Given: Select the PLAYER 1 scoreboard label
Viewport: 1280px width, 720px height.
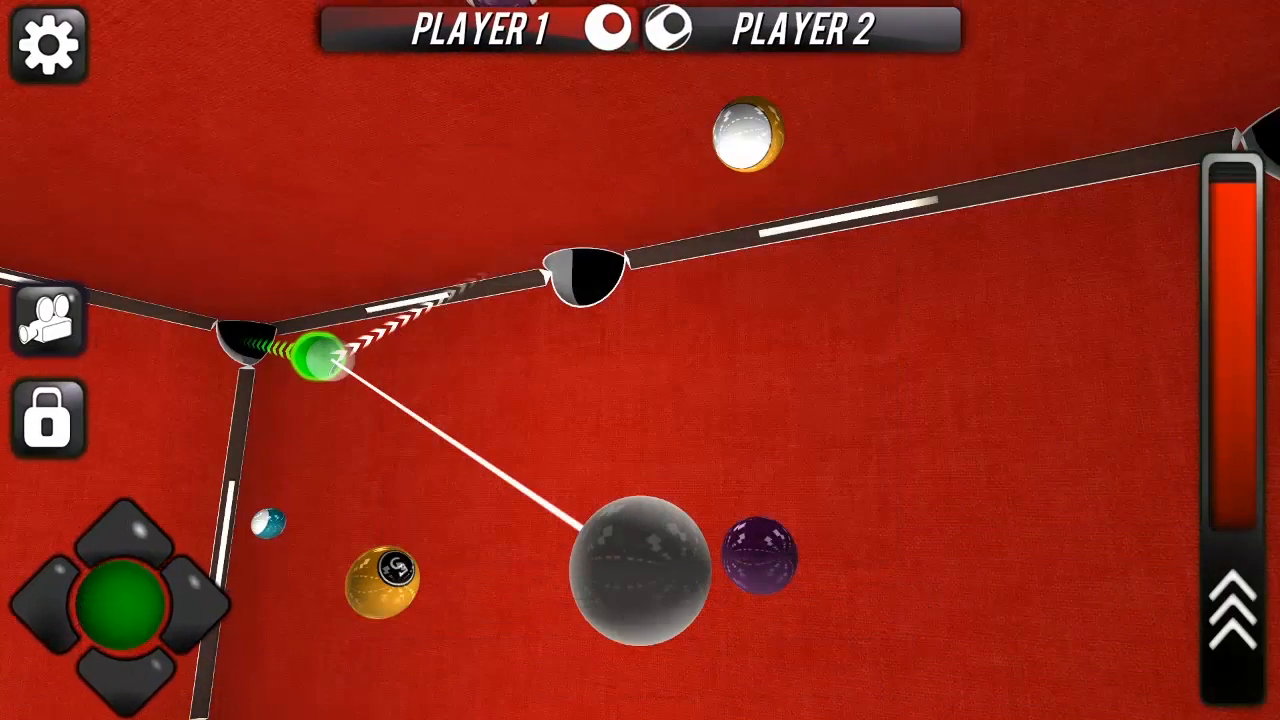Looking at the screenshot, I should [x=479, y=29].
